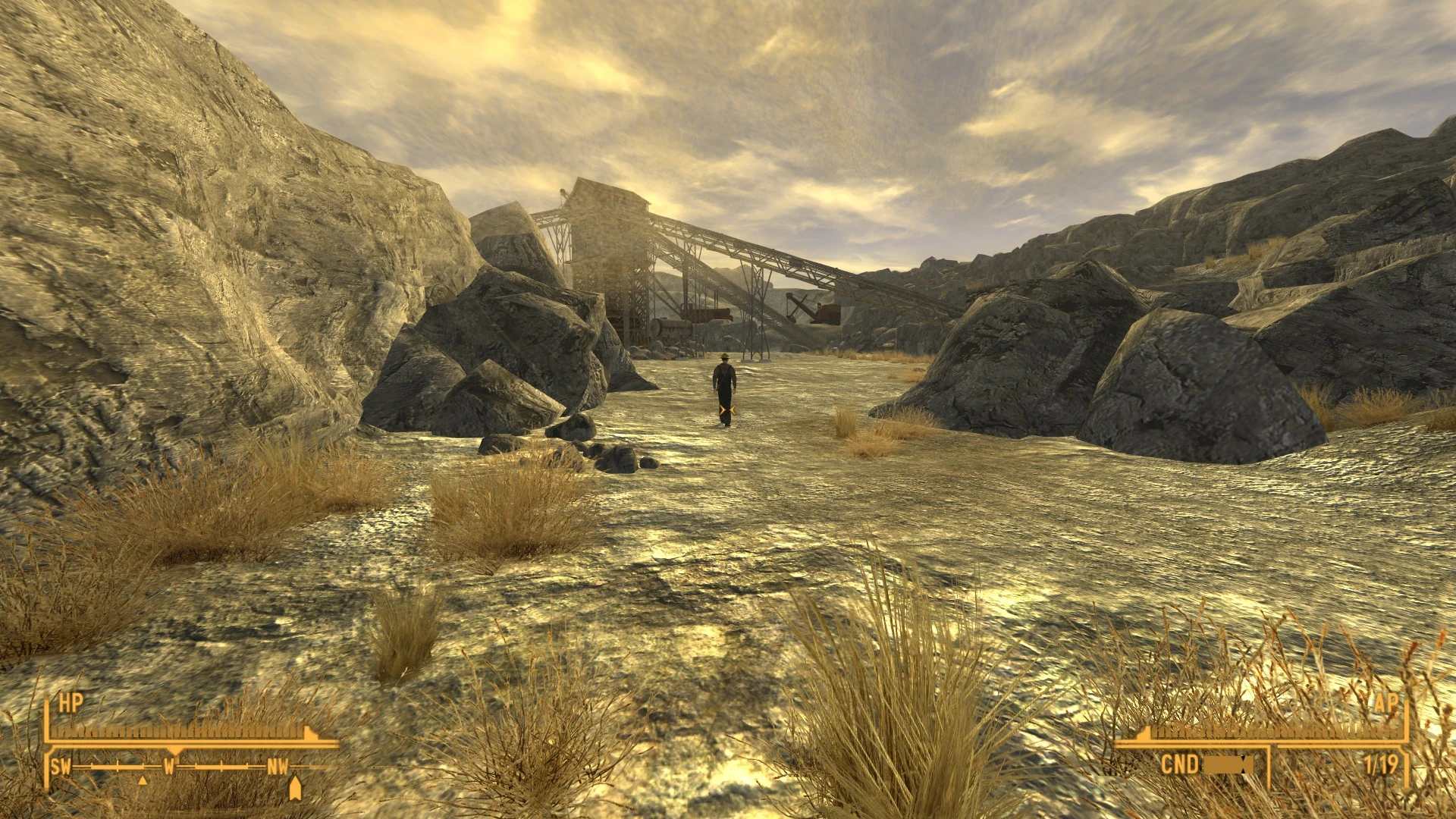Viewport: 1456px width, 819px height.
Task: Select the ammo counter showing 1/19
Action: point(1380,763)
